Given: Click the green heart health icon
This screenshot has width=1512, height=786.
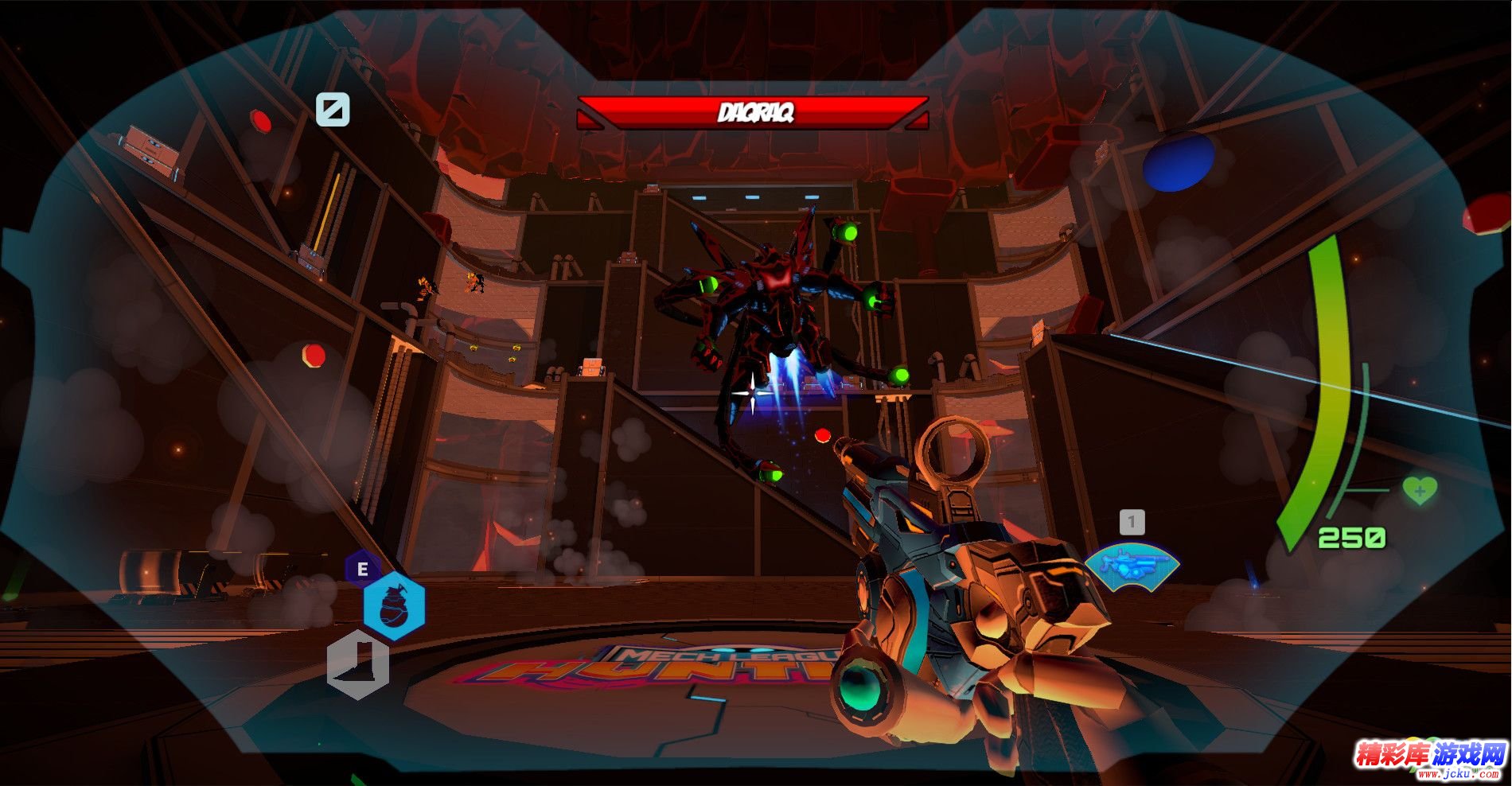Looking at the screenshot, I should [1419, 490].
